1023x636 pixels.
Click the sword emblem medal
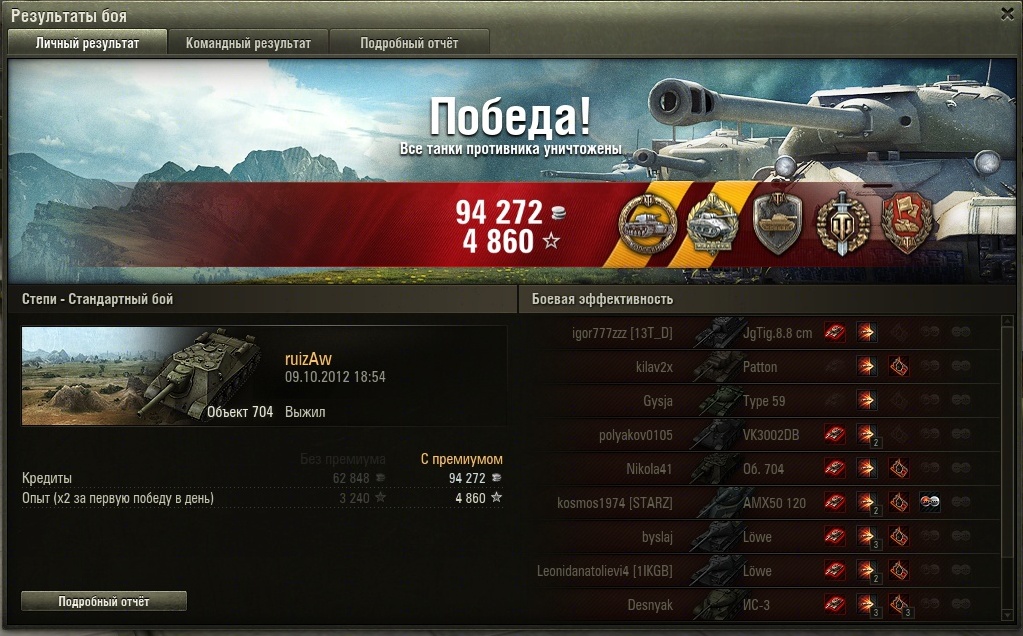click(840, 222)
